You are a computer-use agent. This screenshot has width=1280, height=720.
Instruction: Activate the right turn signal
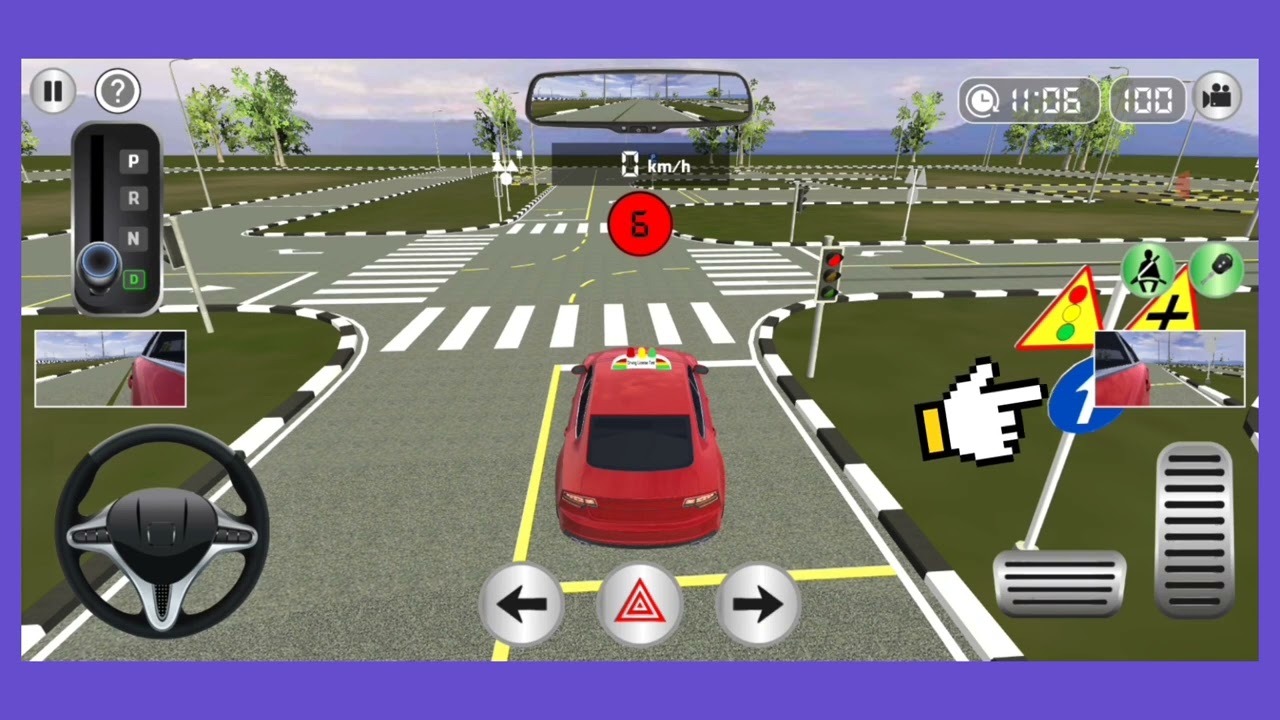[757, 602]
